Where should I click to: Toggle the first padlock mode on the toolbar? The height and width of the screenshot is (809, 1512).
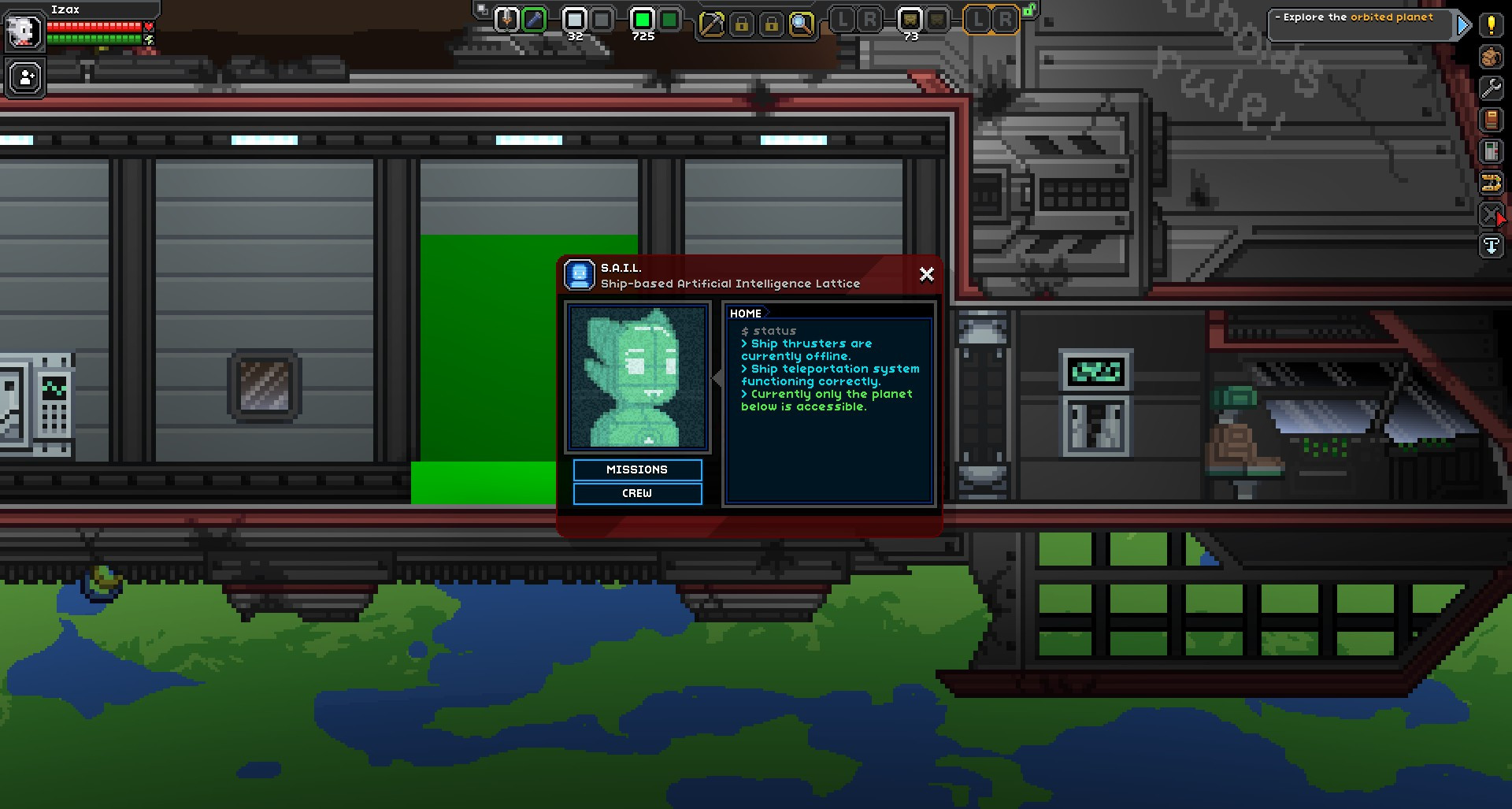tap(743, 24)
